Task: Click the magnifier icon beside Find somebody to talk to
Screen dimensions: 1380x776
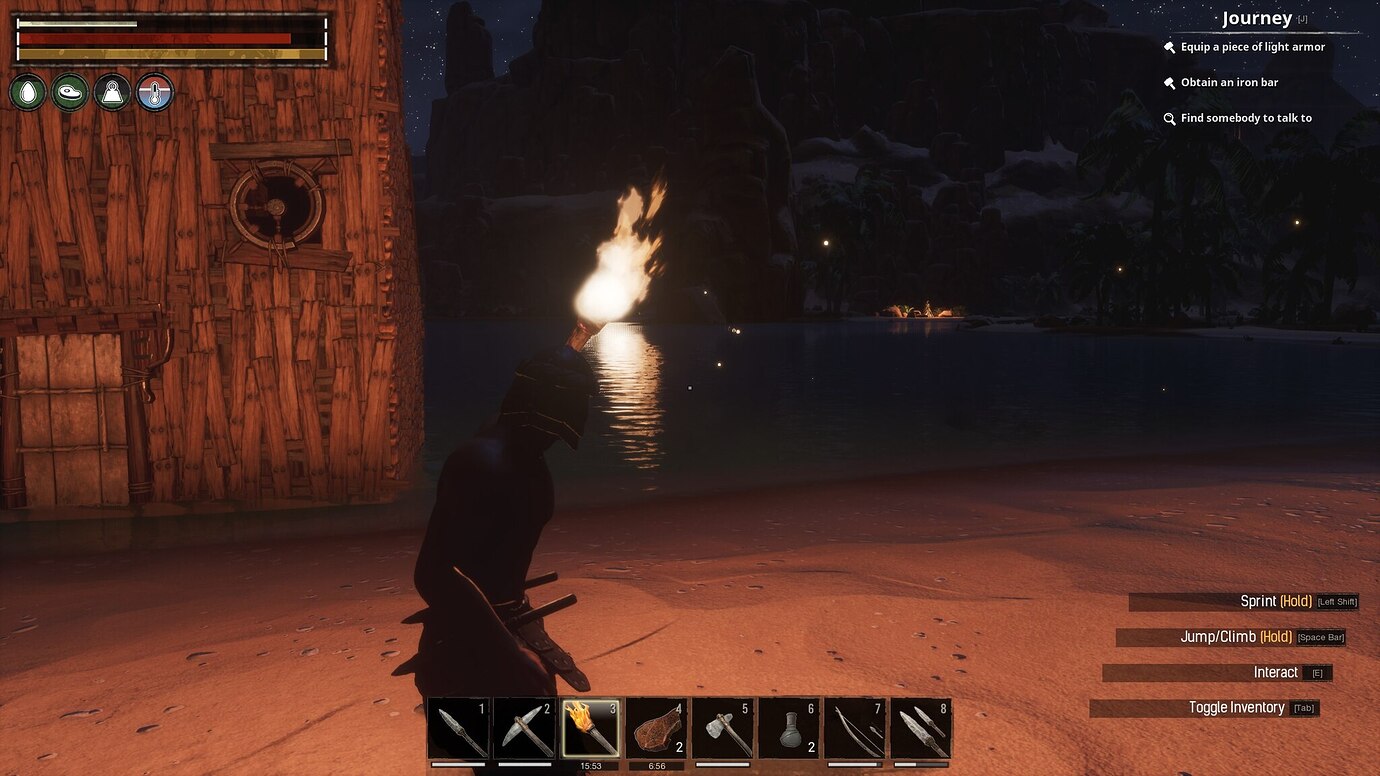Action: 1168,118
